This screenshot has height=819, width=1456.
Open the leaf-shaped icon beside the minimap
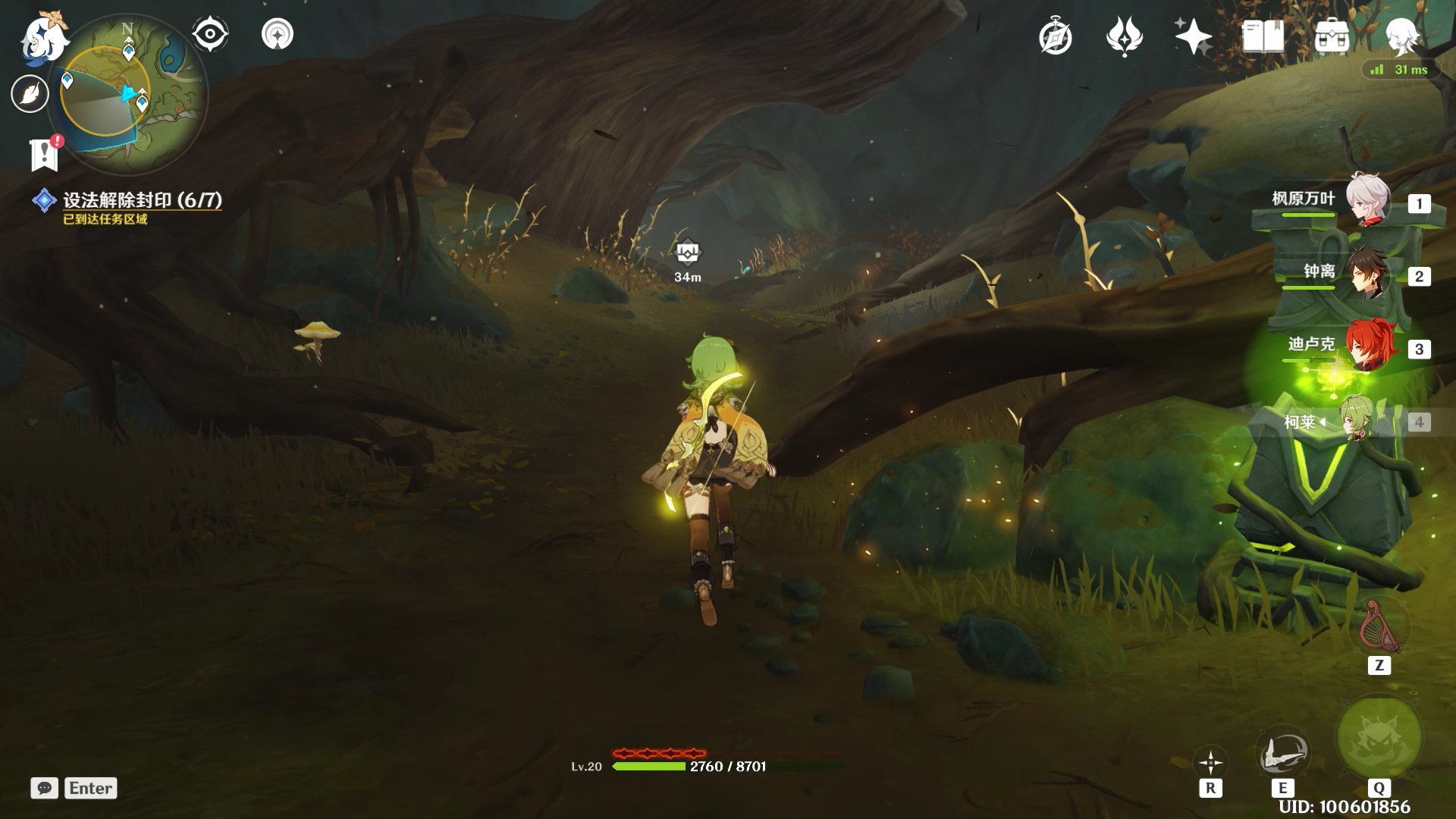(30, 94)
